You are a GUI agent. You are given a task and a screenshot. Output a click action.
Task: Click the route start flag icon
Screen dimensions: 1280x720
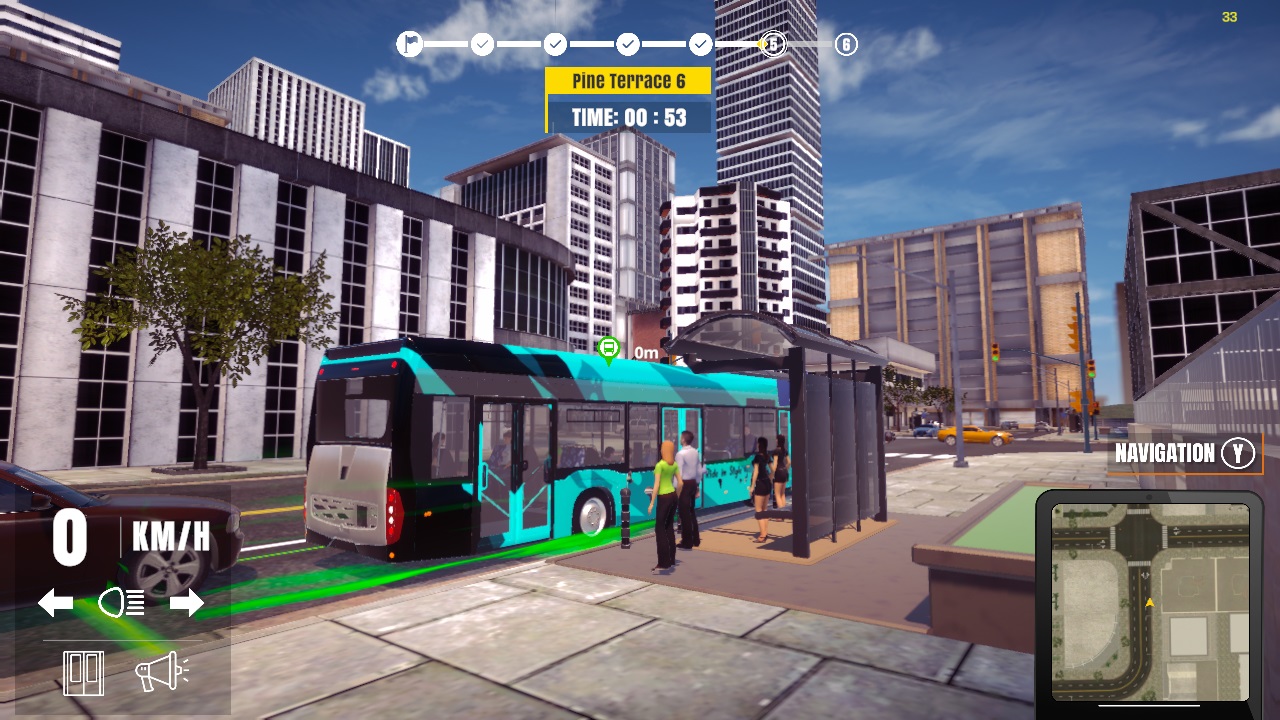point(411,44)
